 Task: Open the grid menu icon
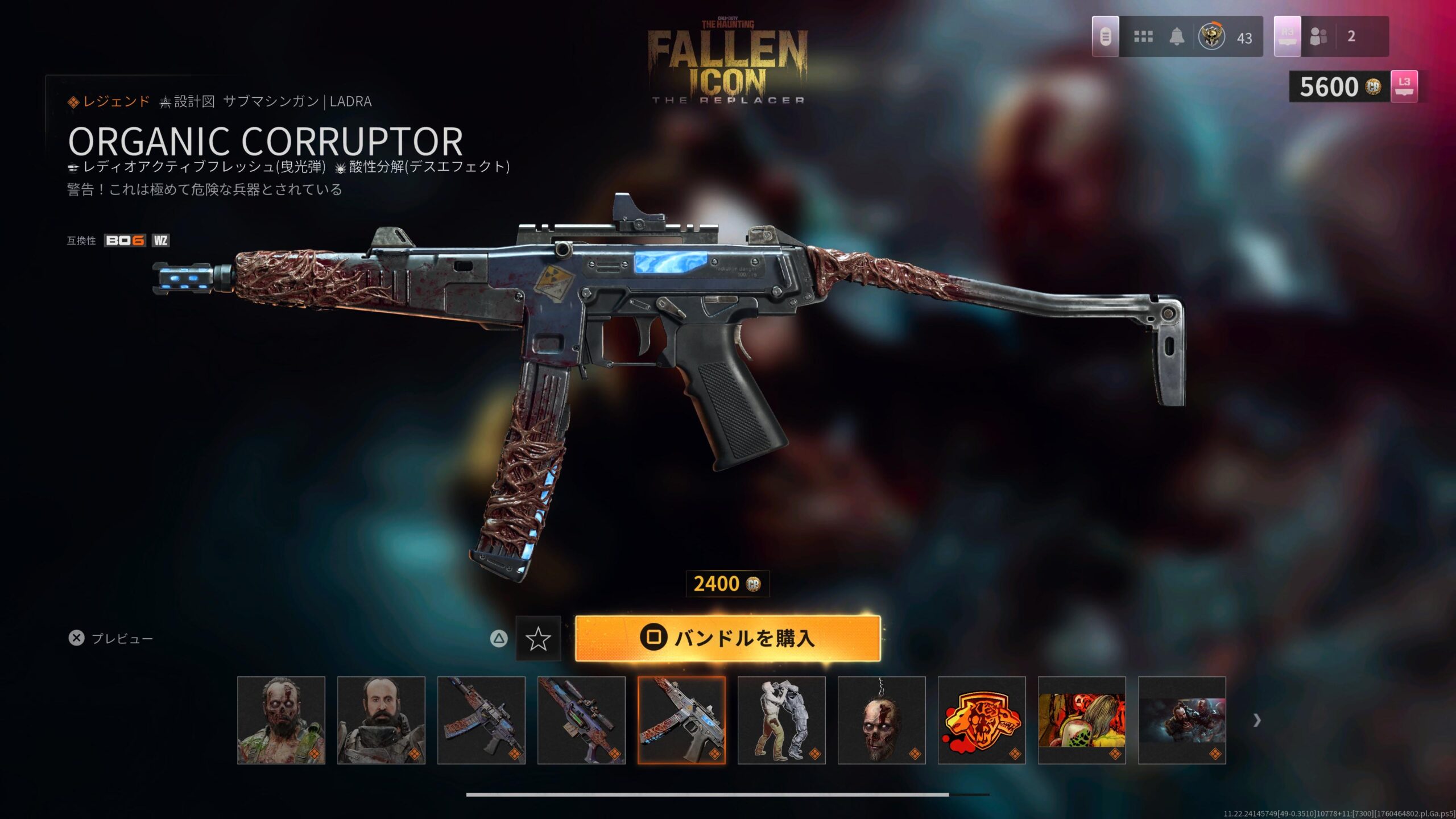tap(1143, 37)
